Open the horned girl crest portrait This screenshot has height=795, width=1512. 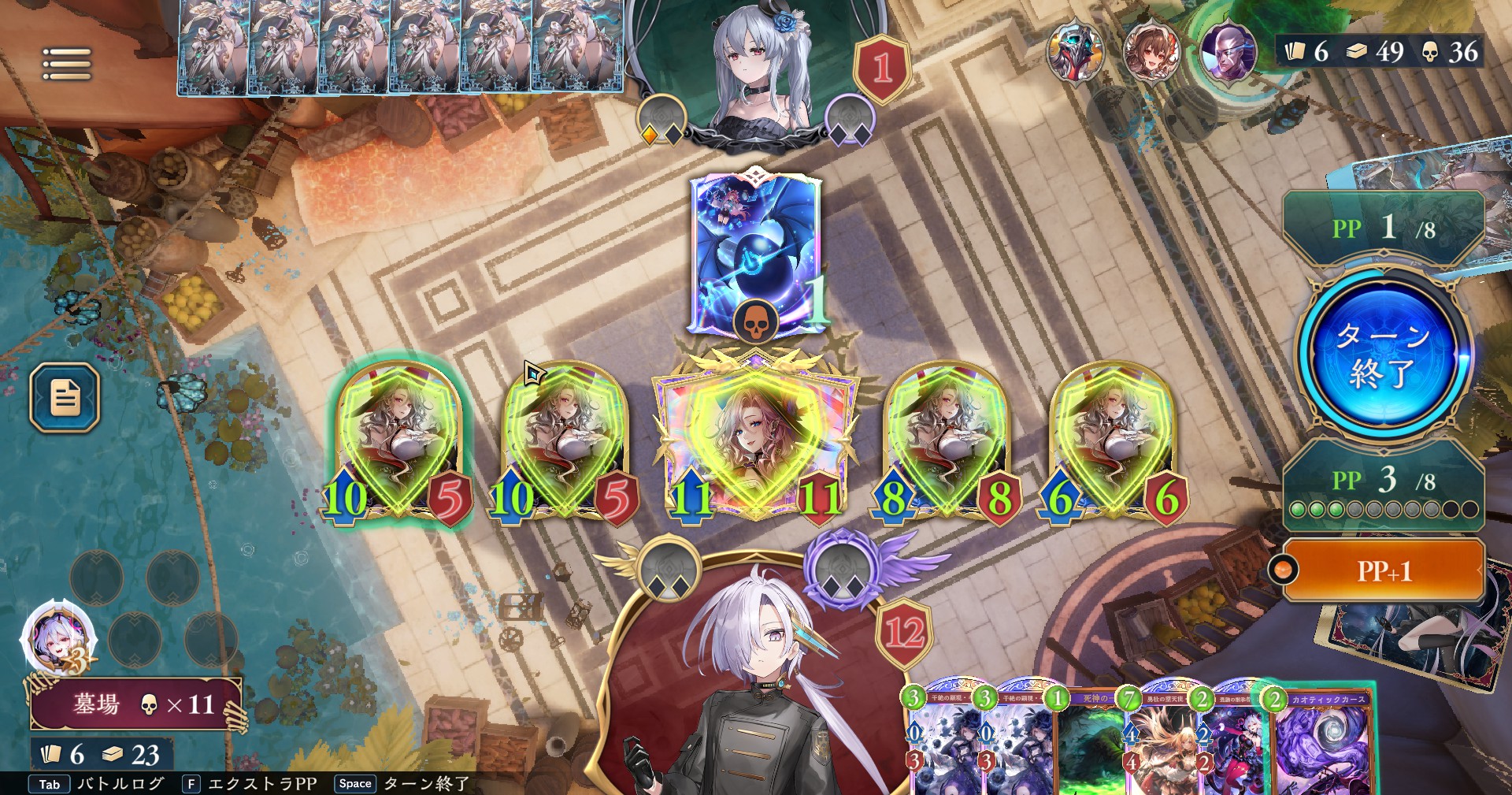pyautogui.click(x=57, y=639)
